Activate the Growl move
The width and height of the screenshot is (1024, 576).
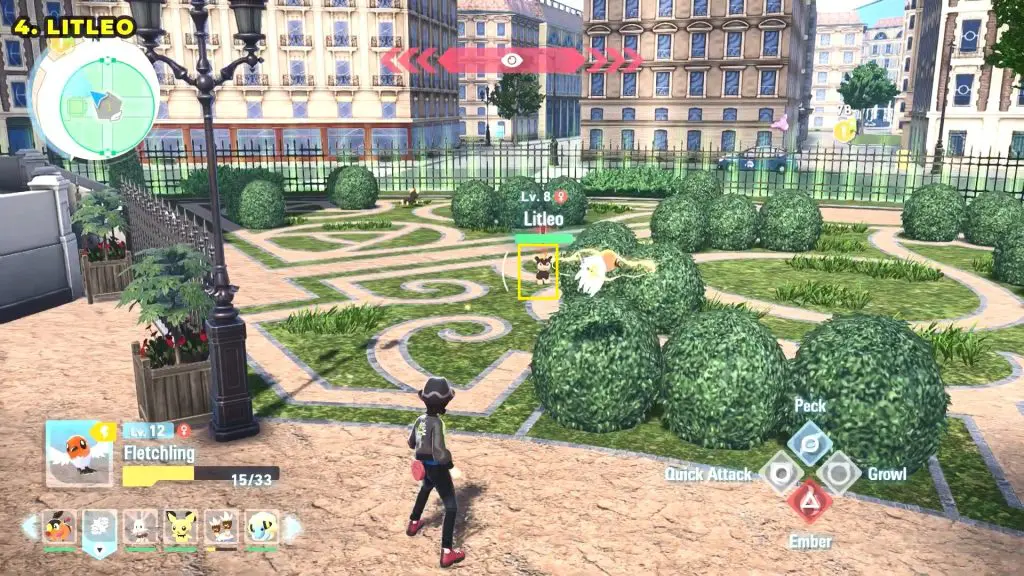pyautogui.click(x=838, y=472)
